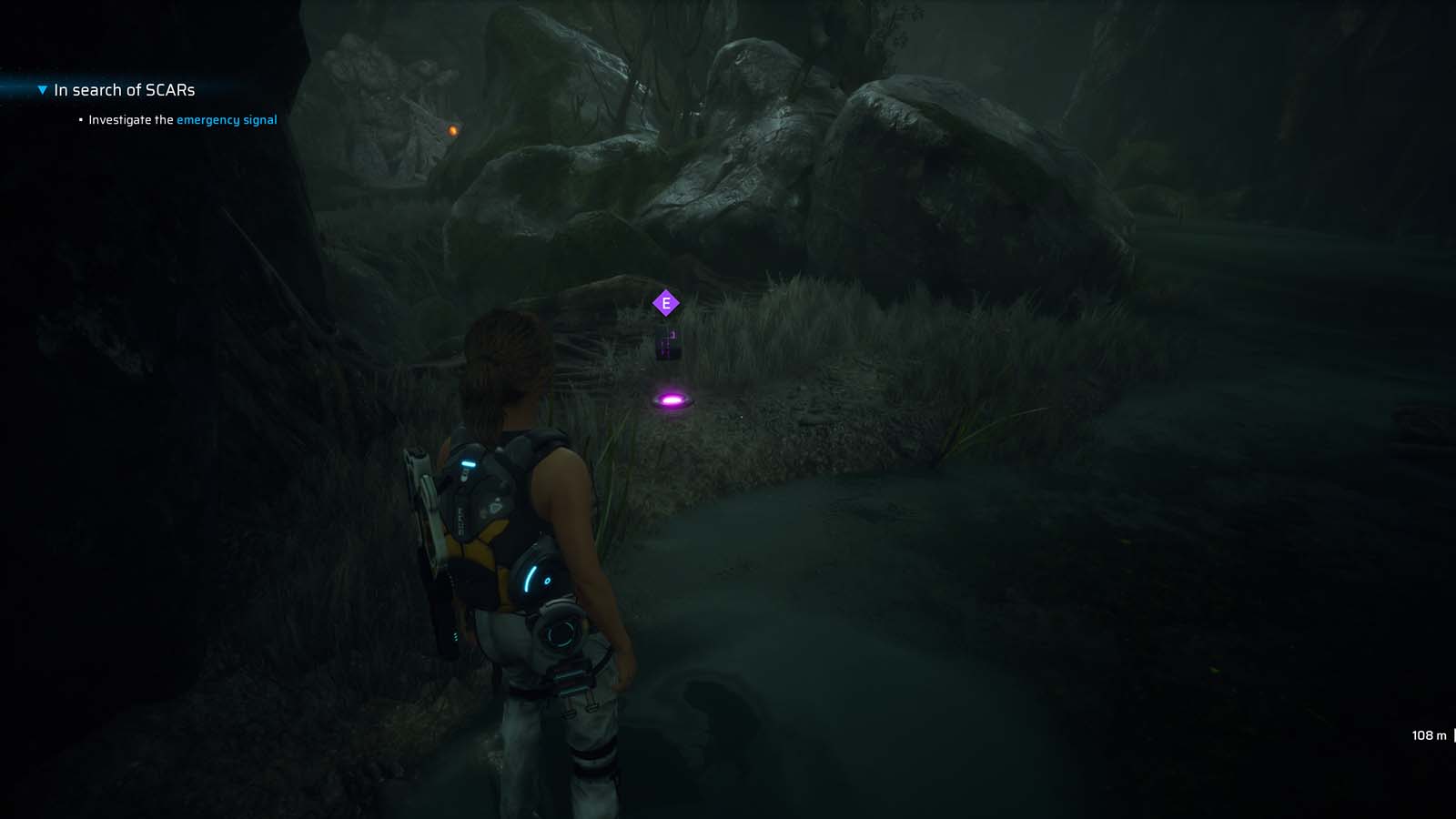The width and height of the screenshot is (1456, 819).
Task: Click the bullet point before the objective text
Action: (79, 119)
